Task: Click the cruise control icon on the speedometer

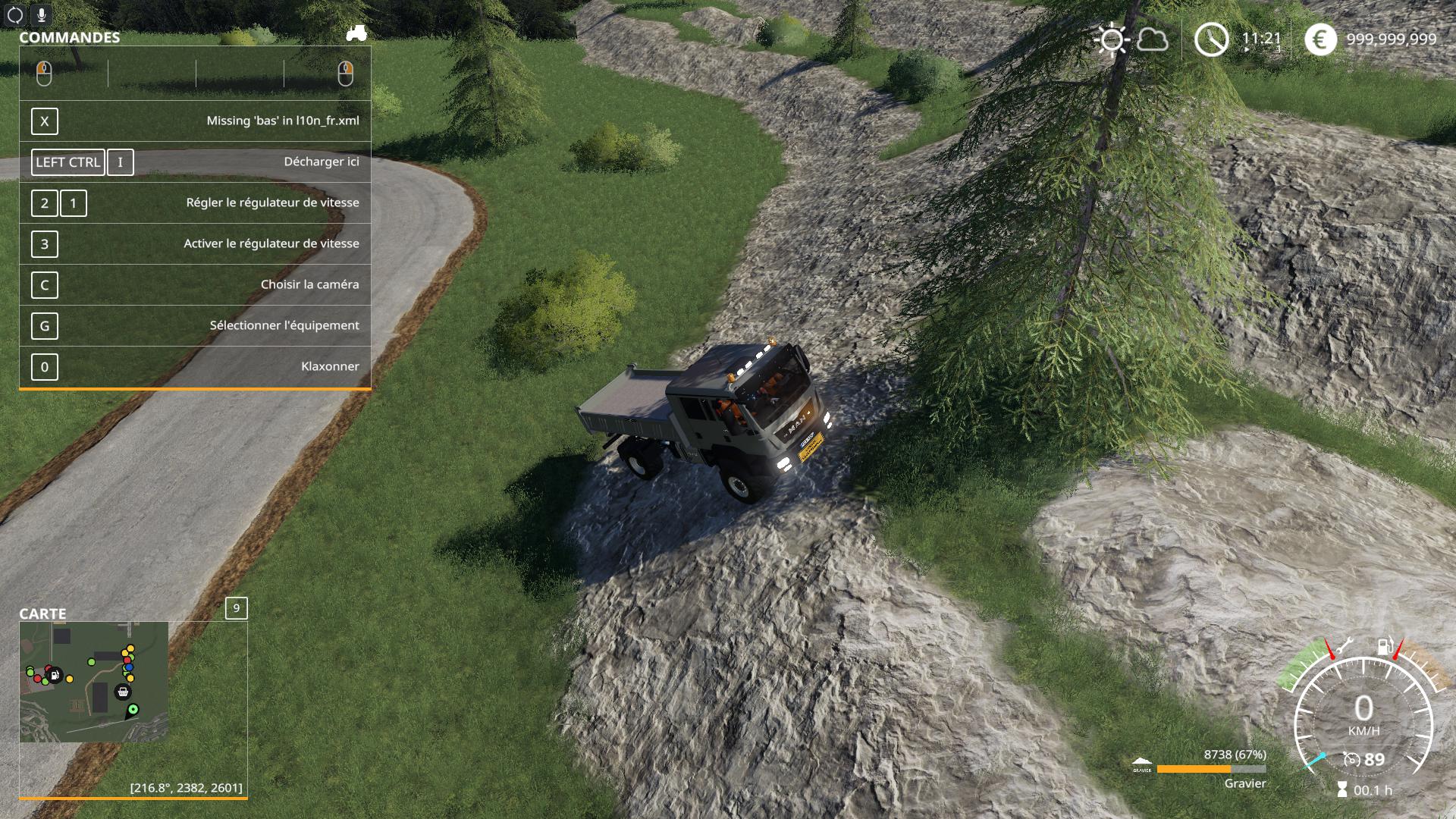Action: (1351, 759)
